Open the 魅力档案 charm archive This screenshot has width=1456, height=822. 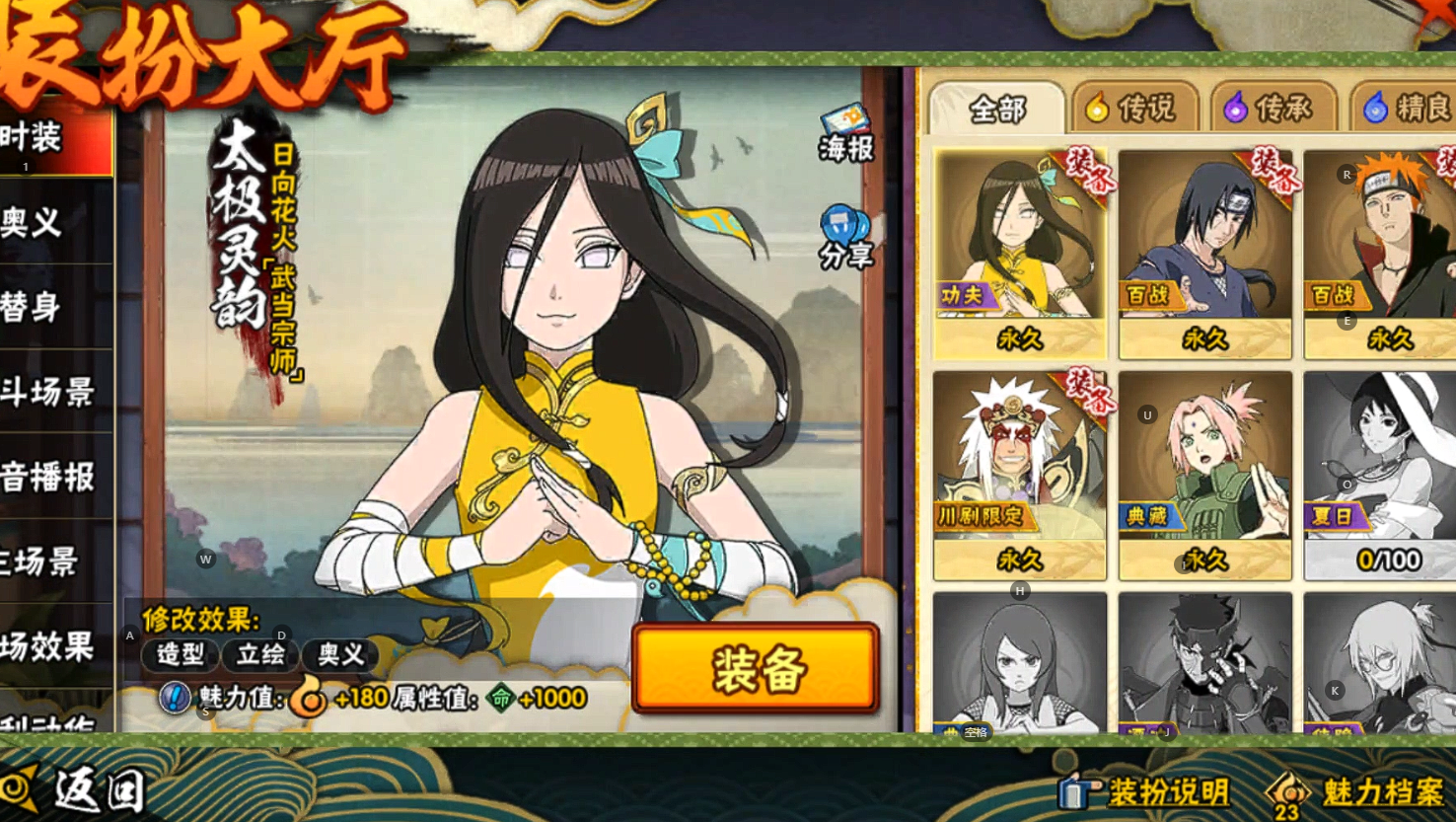click(1361, 791)
